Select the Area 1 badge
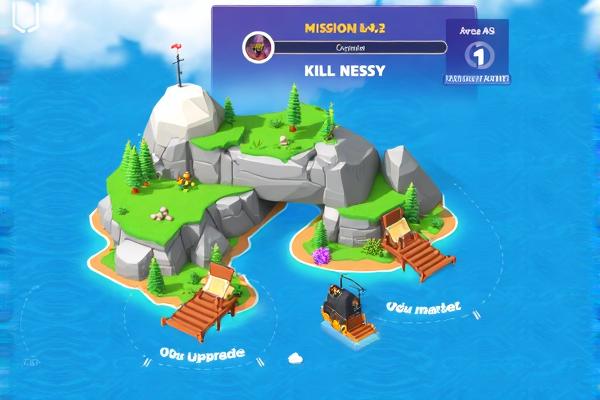Screen dimensions: 600x400 476,52
